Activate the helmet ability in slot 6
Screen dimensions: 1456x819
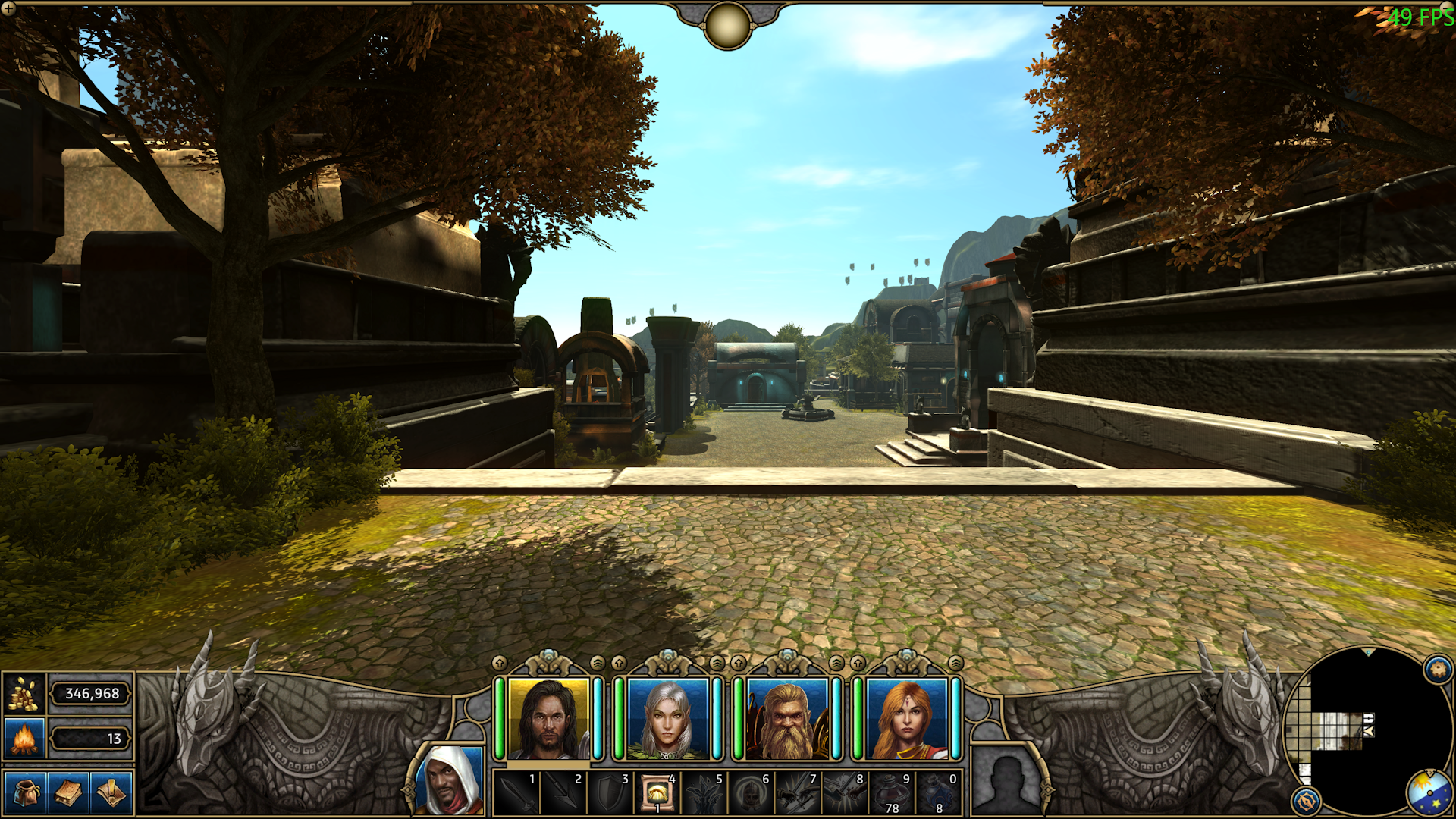pos(751,793)
